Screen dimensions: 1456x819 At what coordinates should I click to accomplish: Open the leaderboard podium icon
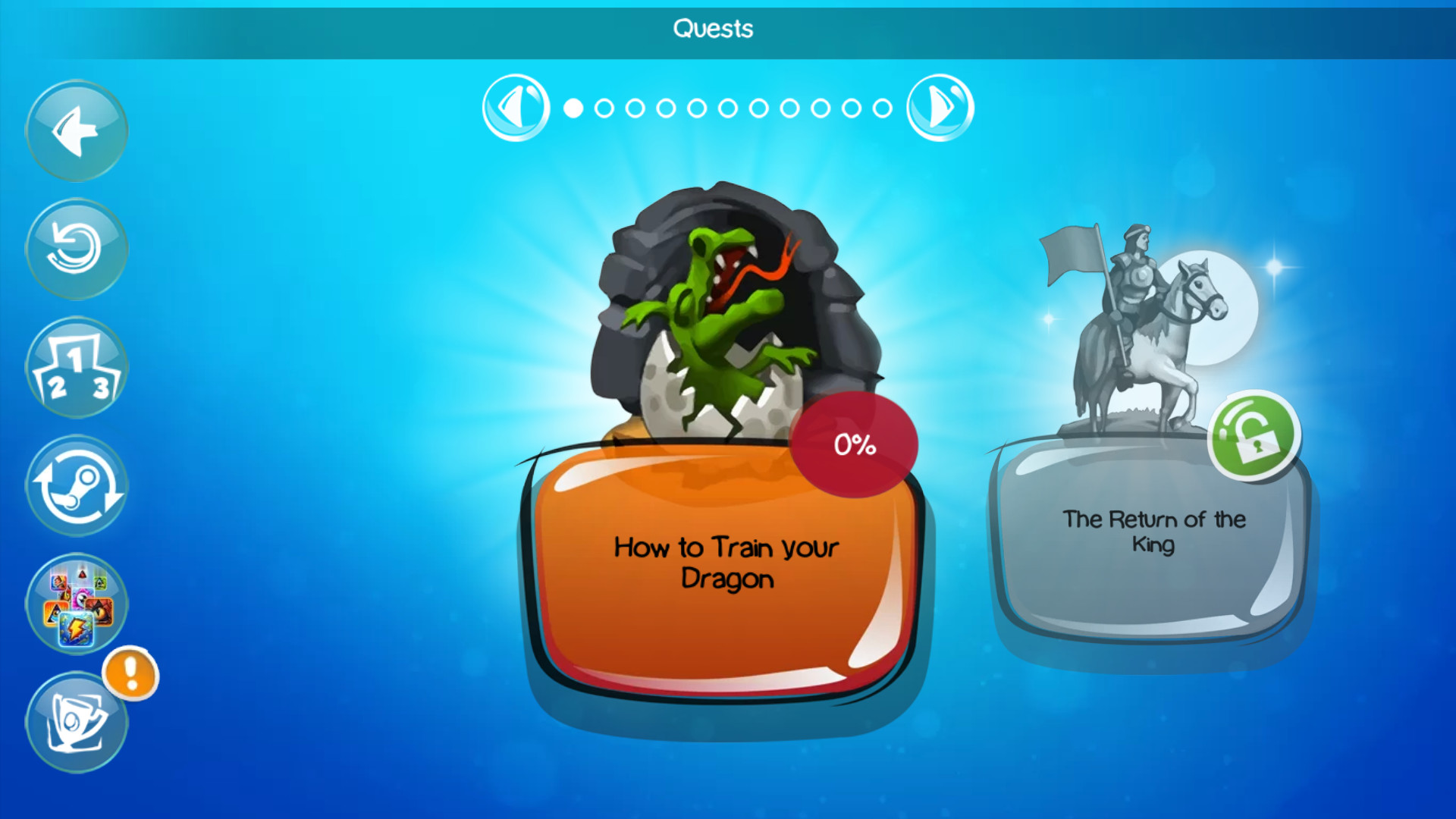[x=77, y=366]
